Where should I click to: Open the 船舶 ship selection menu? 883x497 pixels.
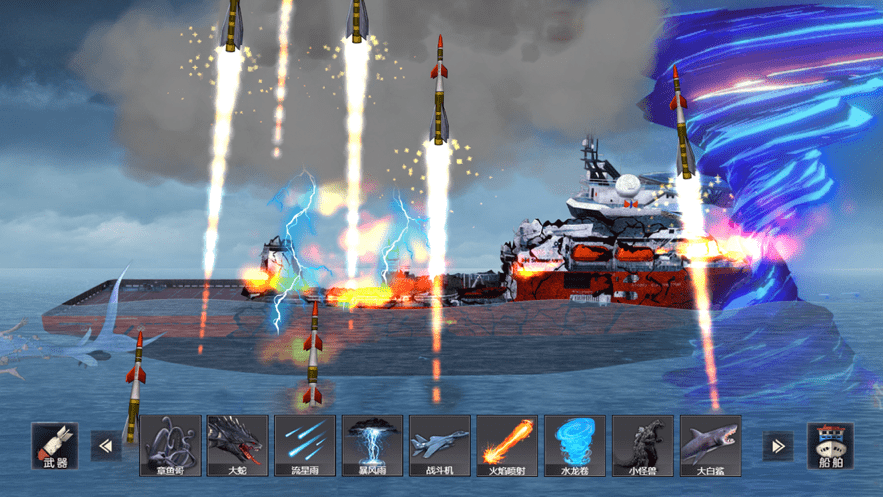830,446
